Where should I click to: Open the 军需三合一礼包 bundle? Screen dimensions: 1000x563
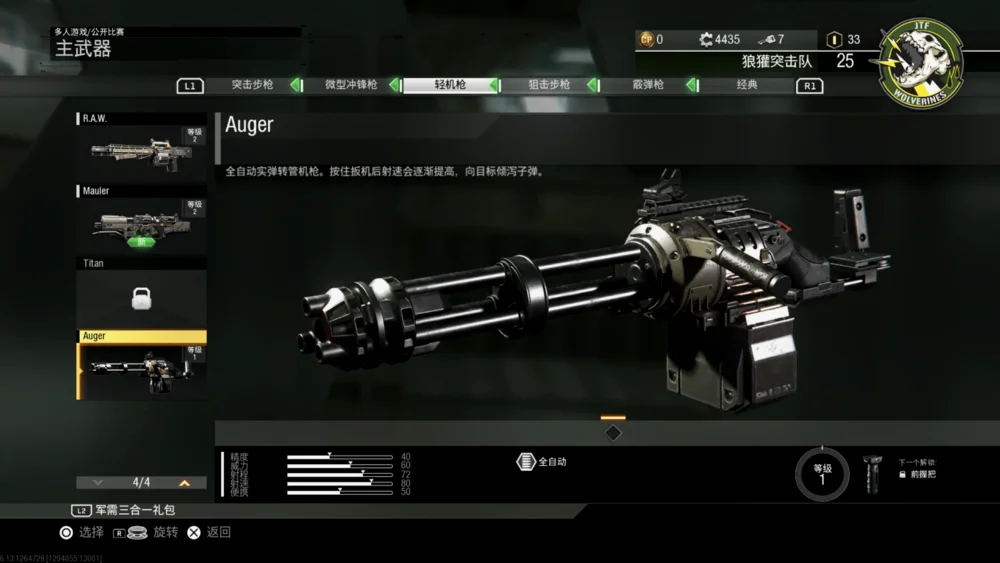126,510
